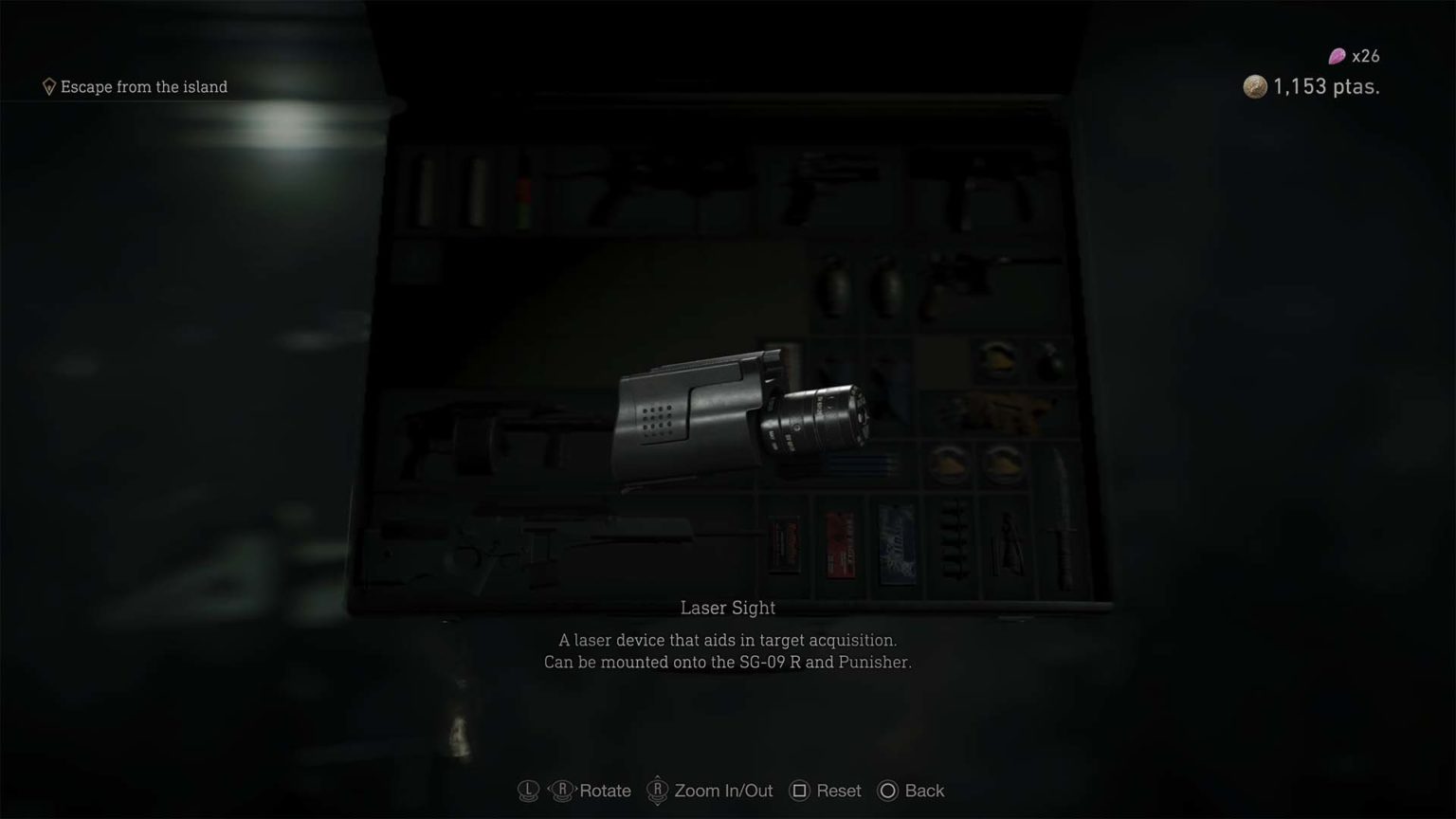Click the Spinel gem icon in top right
1456x819 pixels.
pos(1335,56)
